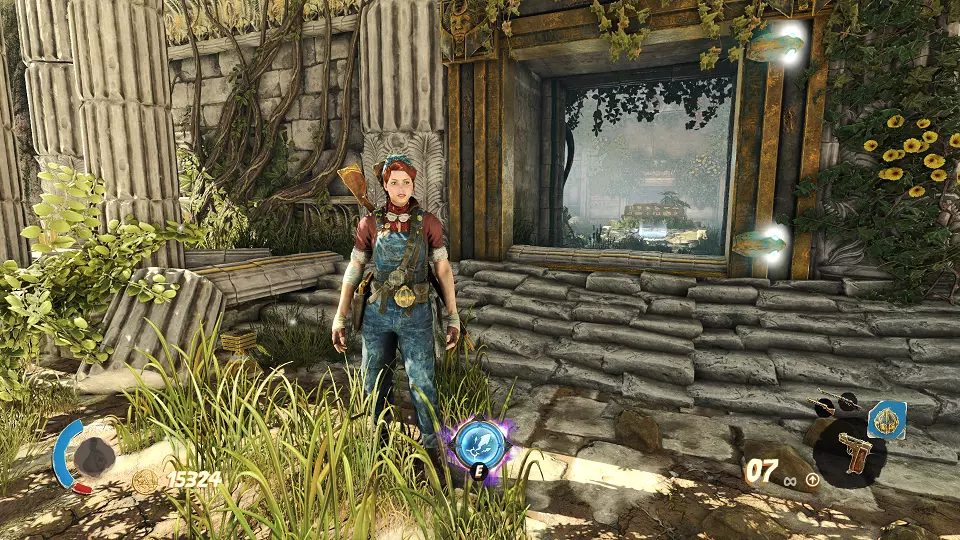Viewport: 960px width, 540px height.
Task: Activate the blue amulet power icon
Action: (887, 419)
